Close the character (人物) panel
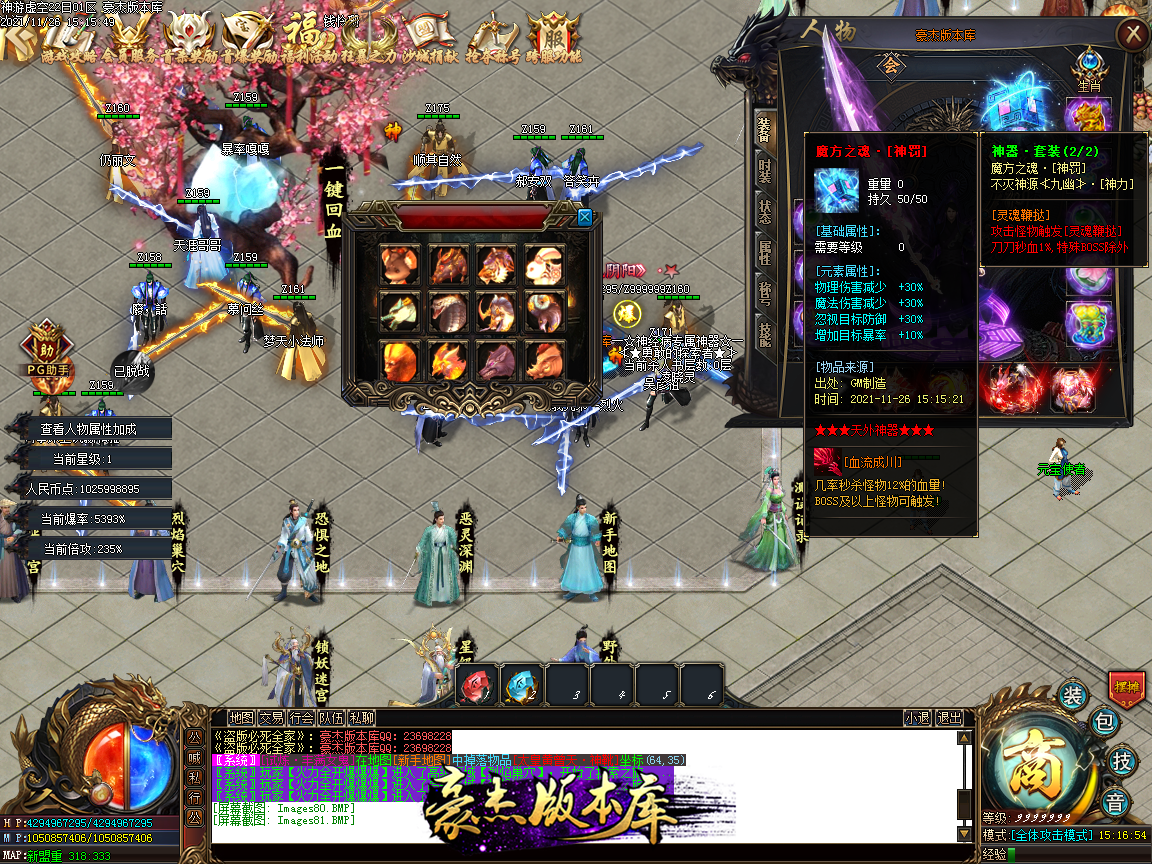The height and width of the screenshot is (864, 1152). pos(1132,35)
